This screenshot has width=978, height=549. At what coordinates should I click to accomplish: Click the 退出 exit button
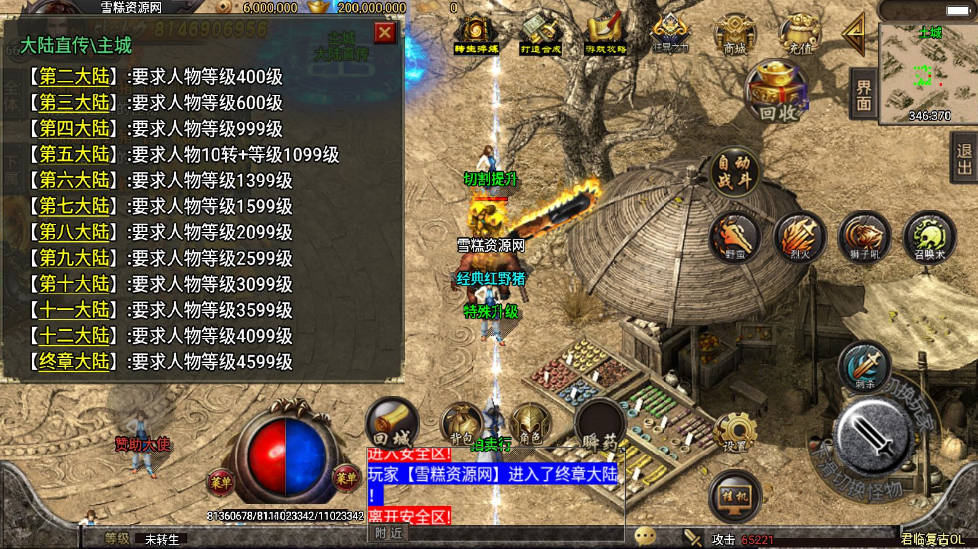pos(964,158)
